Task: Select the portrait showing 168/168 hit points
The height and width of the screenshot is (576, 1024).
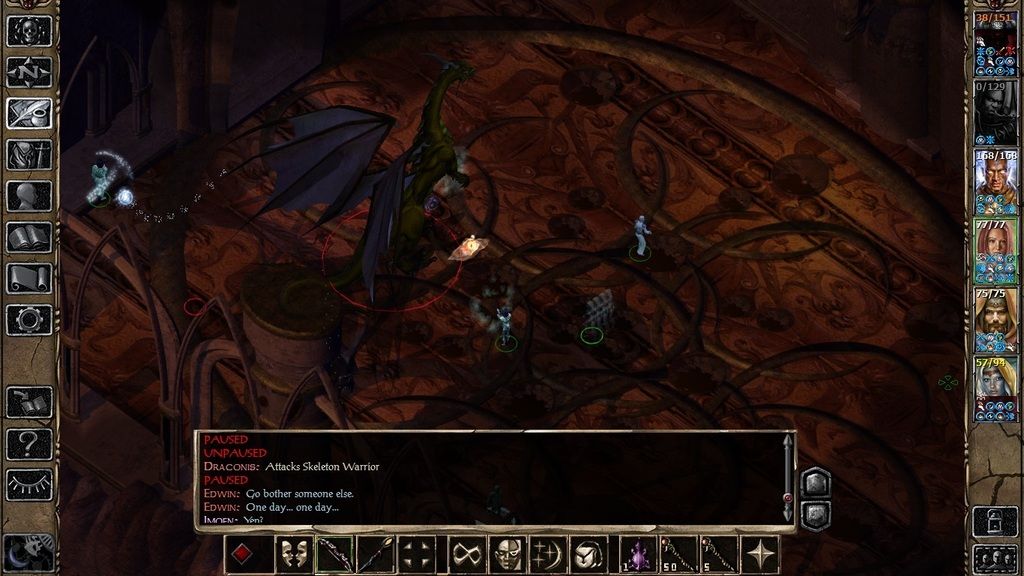Action: click(996, 181)
